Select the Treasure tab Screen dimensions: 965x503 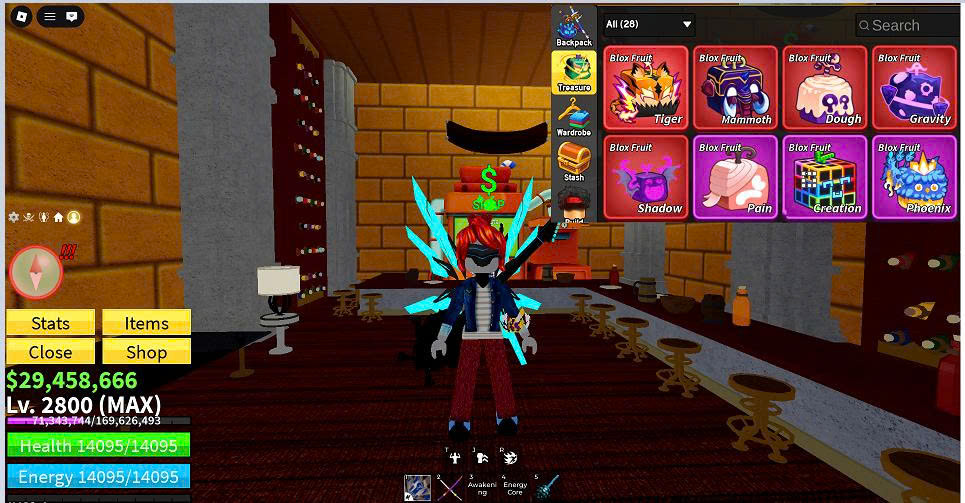(574, 72)
